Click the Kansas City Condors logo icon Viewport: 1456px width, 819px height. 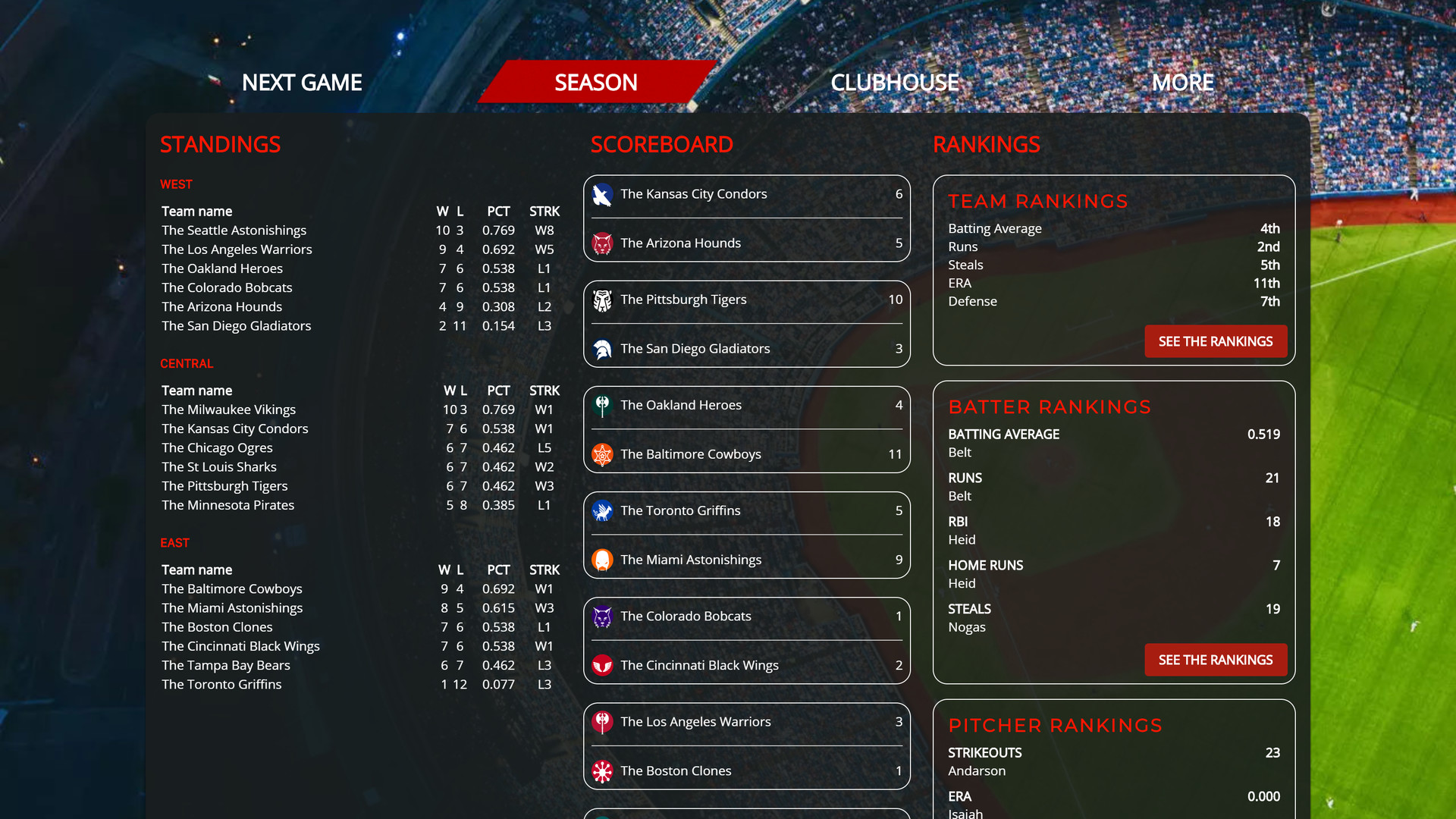602,194
